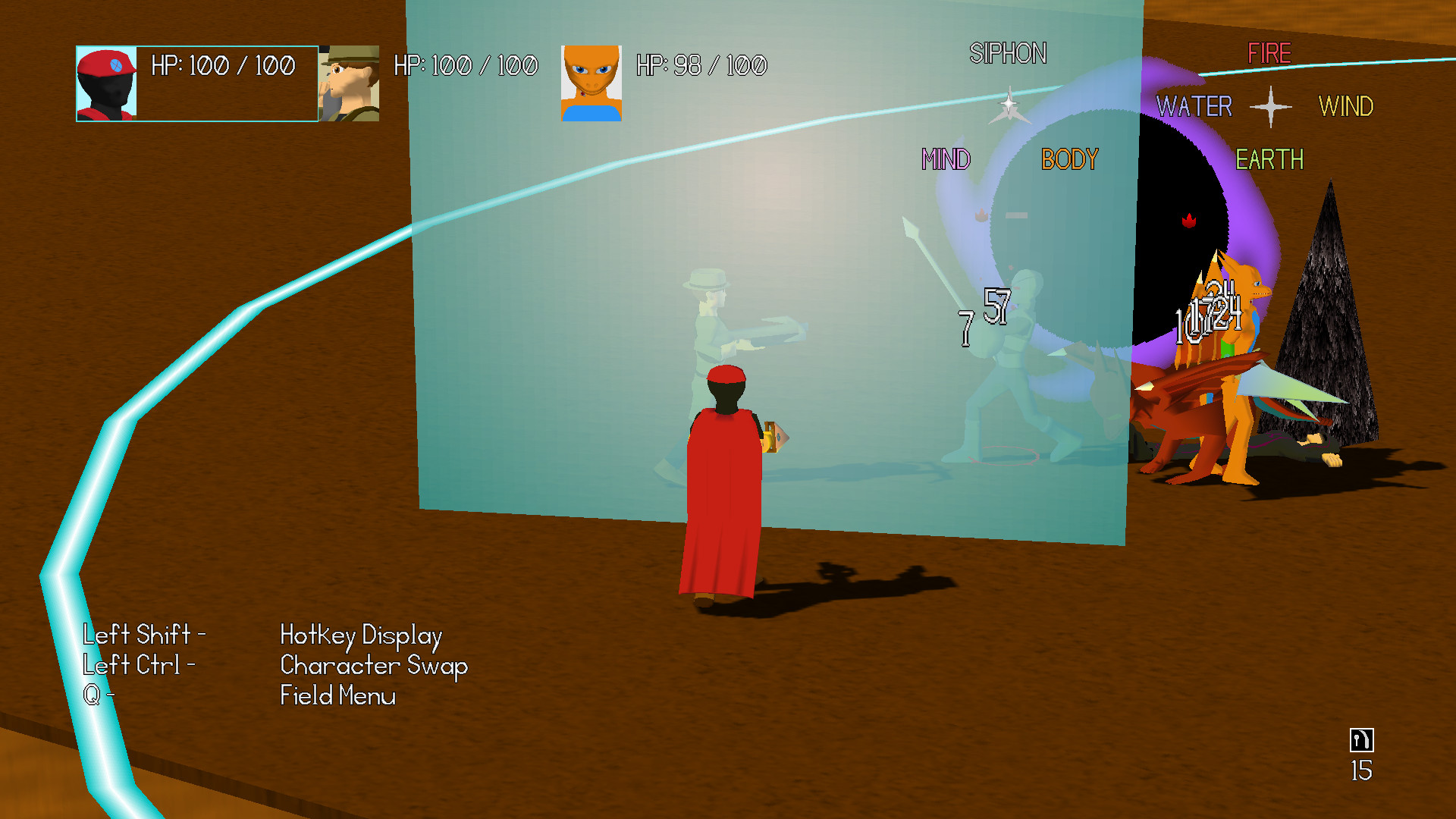Choose the WIND element
Screen dimensions: 1456x819
click(x=1347, y=107)
